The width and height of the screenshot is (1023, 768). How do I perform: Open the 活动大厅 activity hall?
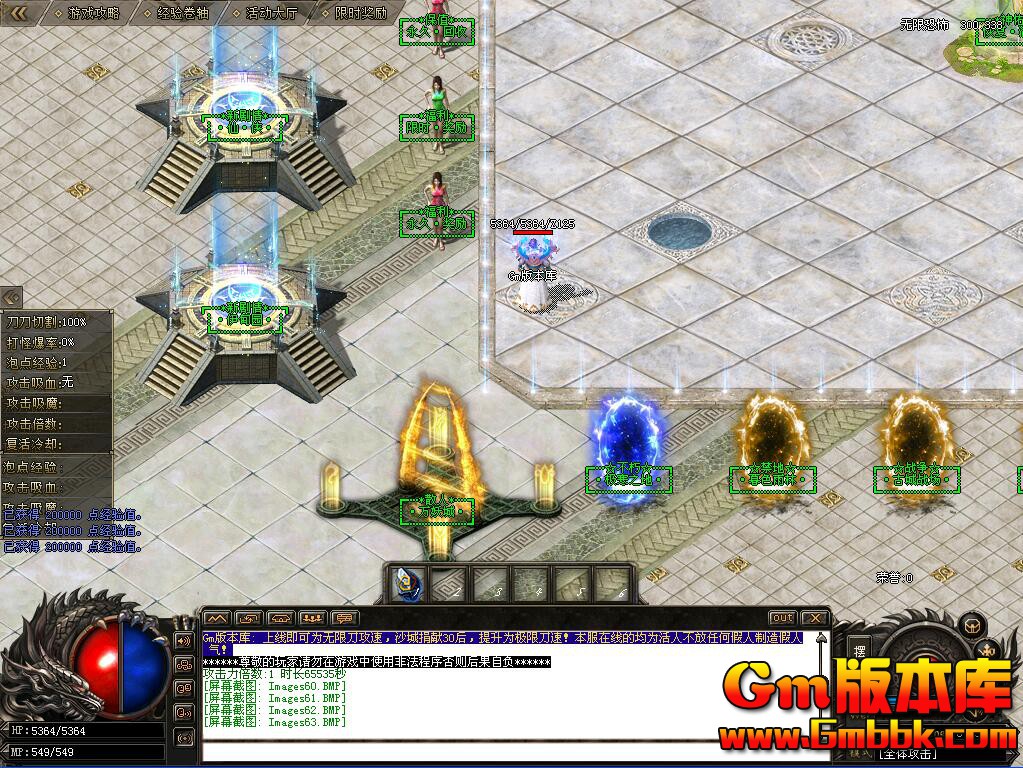tap(271, 13)
